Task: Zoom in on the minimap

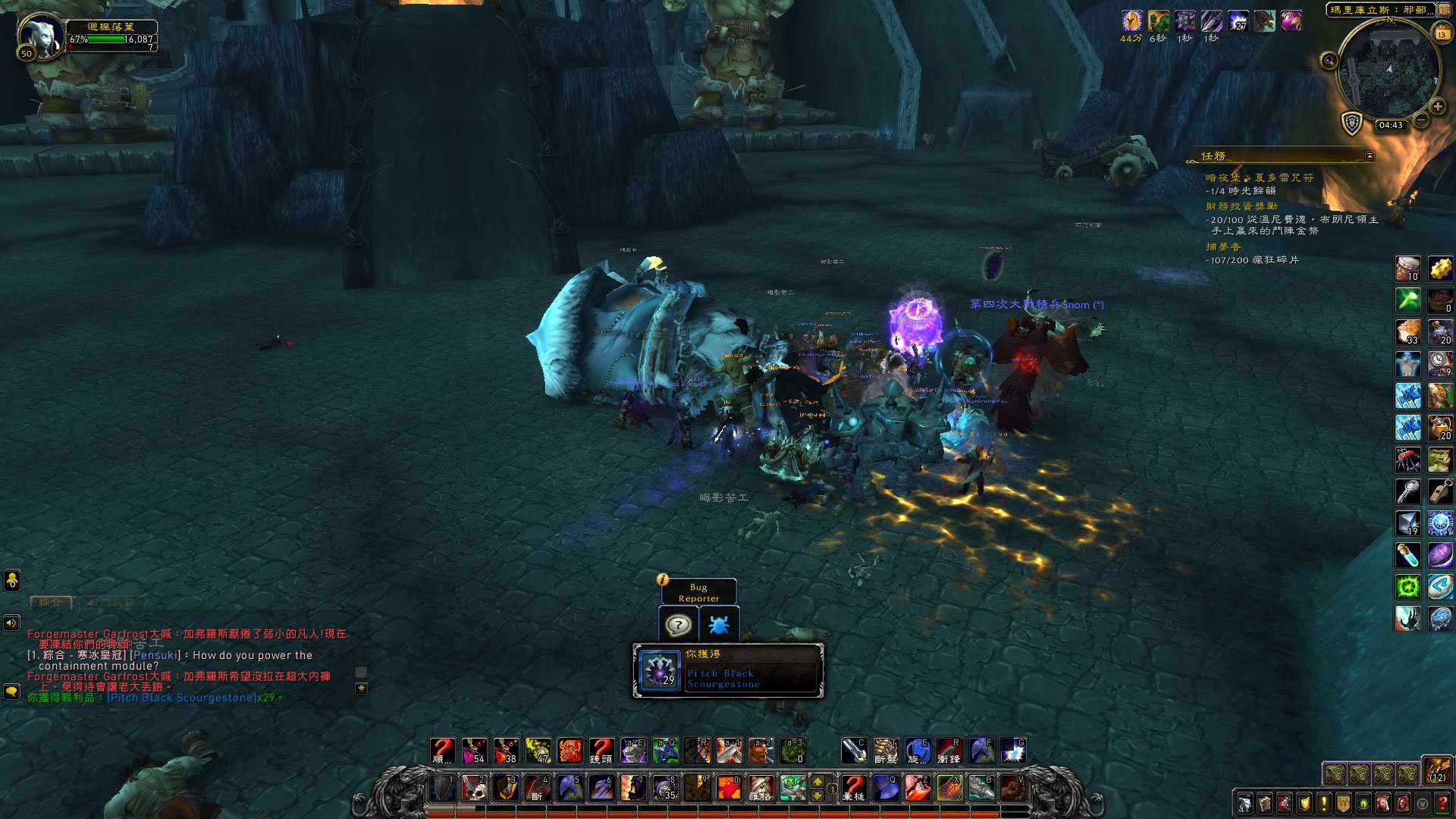Action: 1437,107
